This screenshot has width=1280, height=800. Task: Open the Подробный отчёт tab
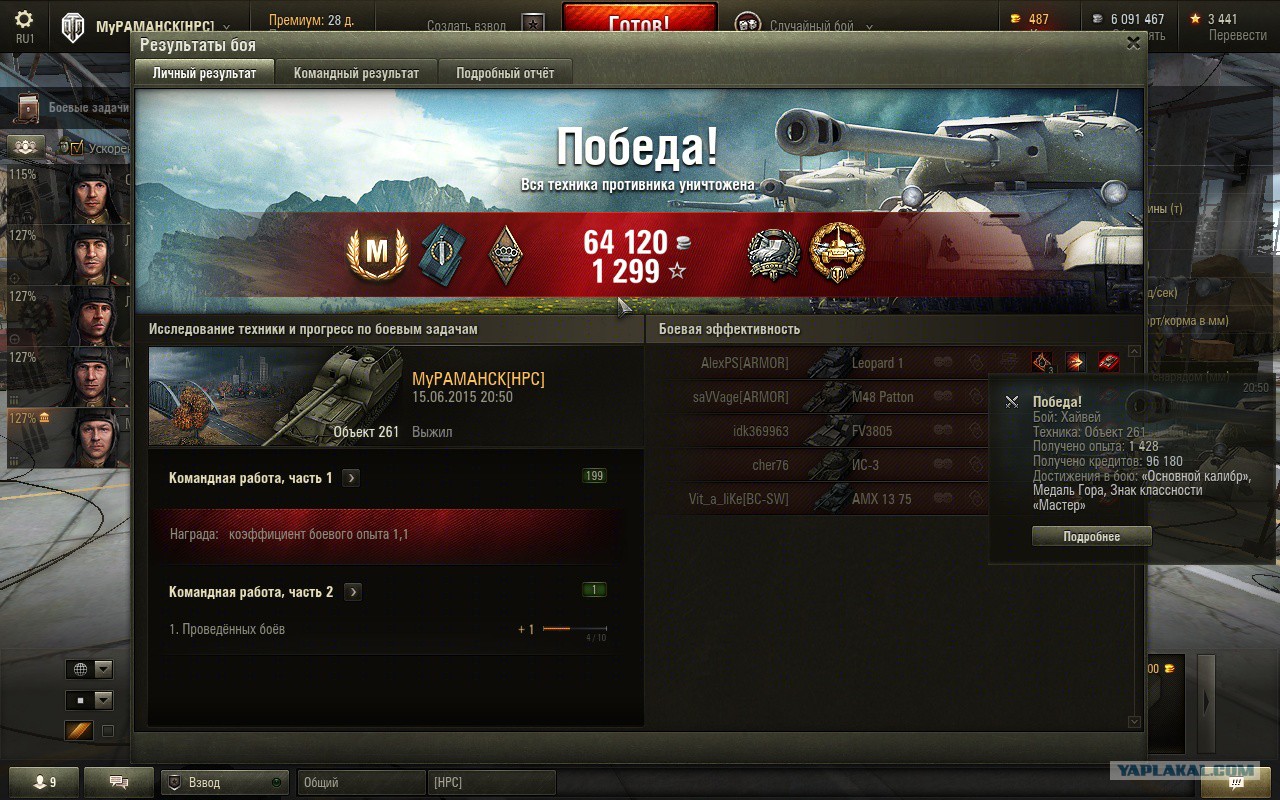[x=505, y=73]
